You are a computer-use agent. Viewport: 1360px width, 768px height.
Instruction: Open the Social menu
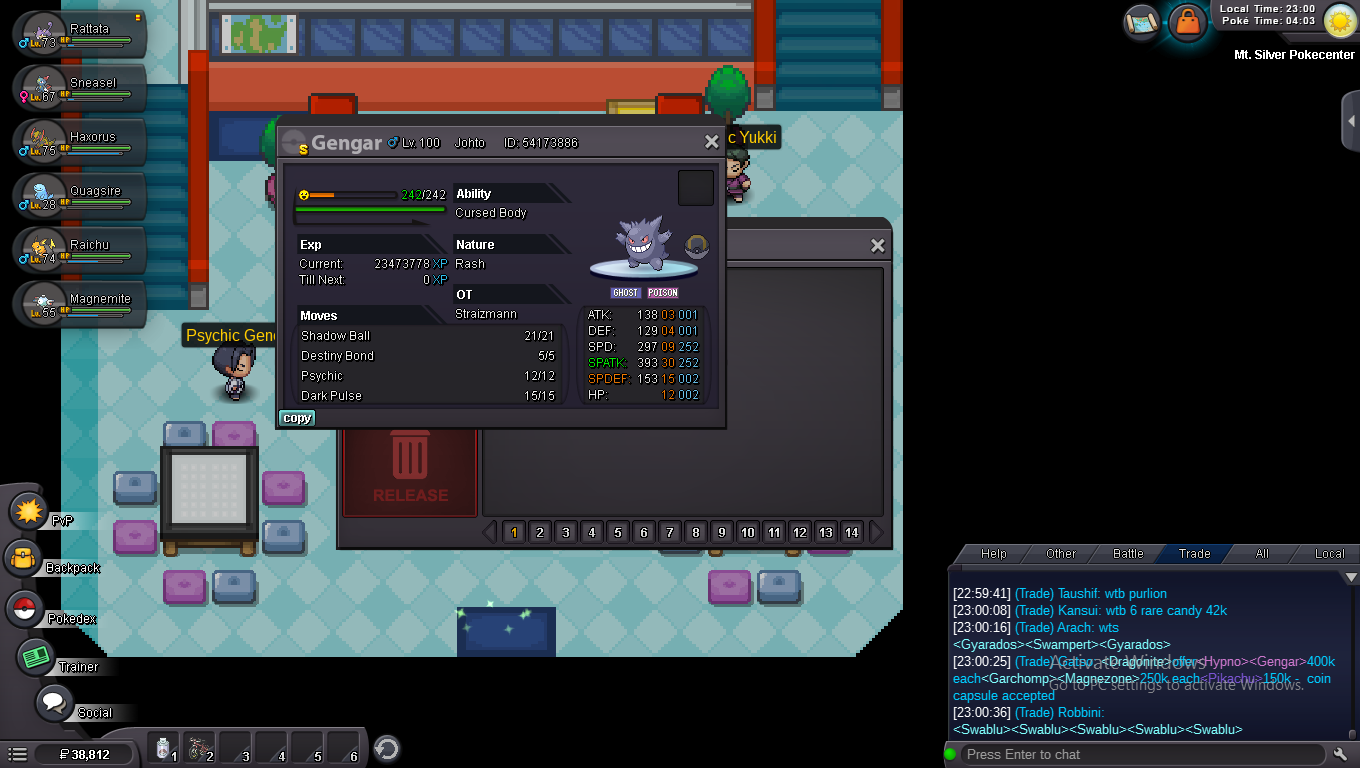point(54,703)
